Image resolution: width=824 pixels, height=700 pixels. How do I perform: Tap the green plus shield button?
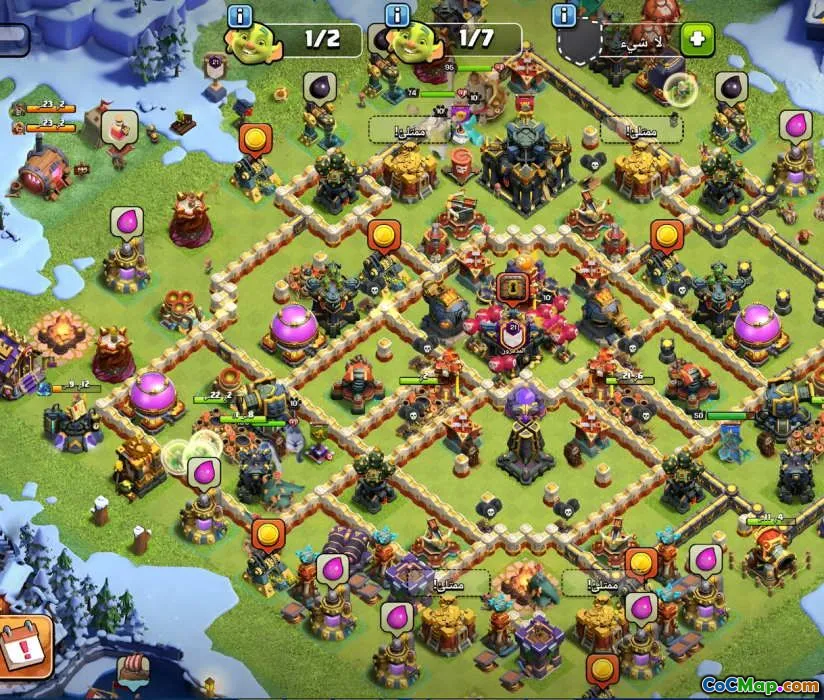[x=697, y=40]
